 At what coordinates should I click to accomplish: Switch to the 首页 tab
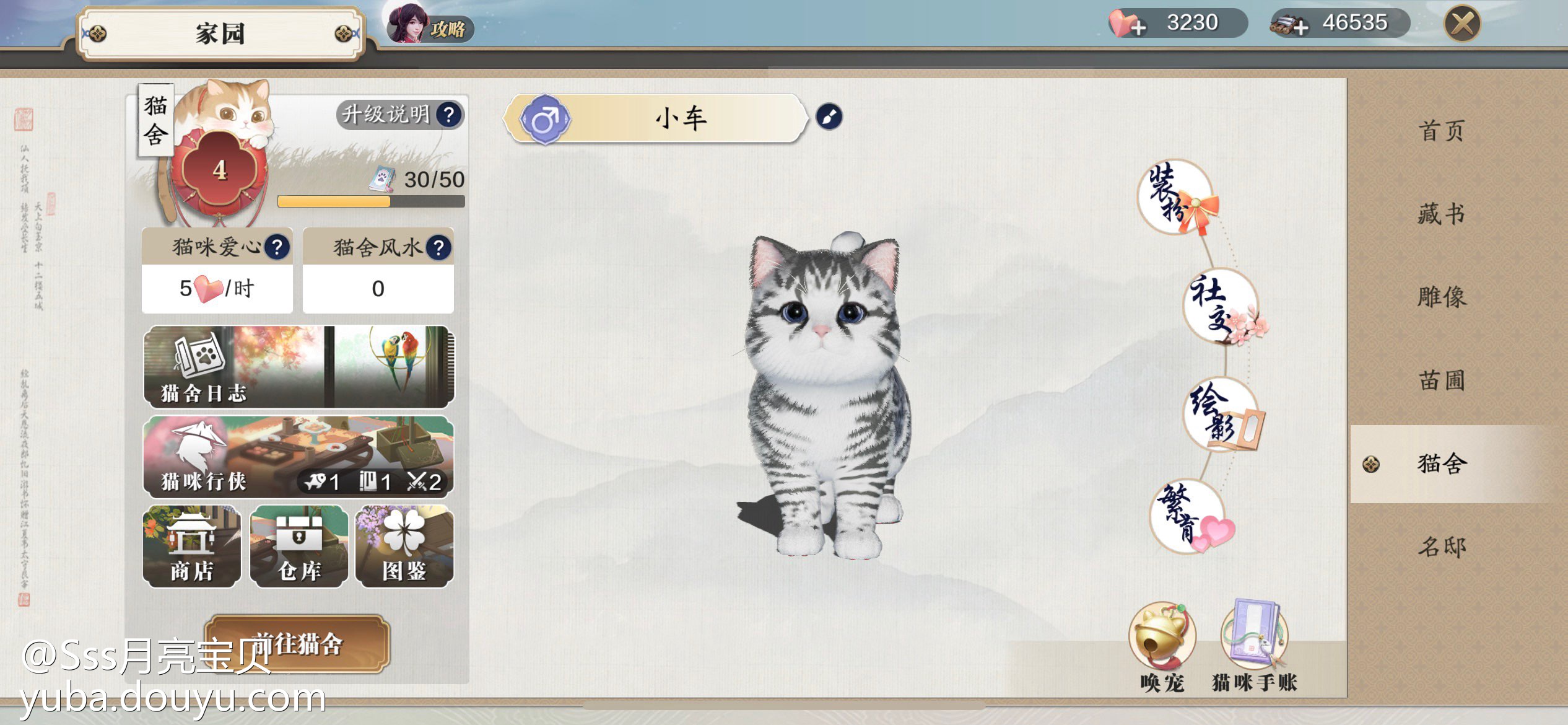tap(1442, 131)
